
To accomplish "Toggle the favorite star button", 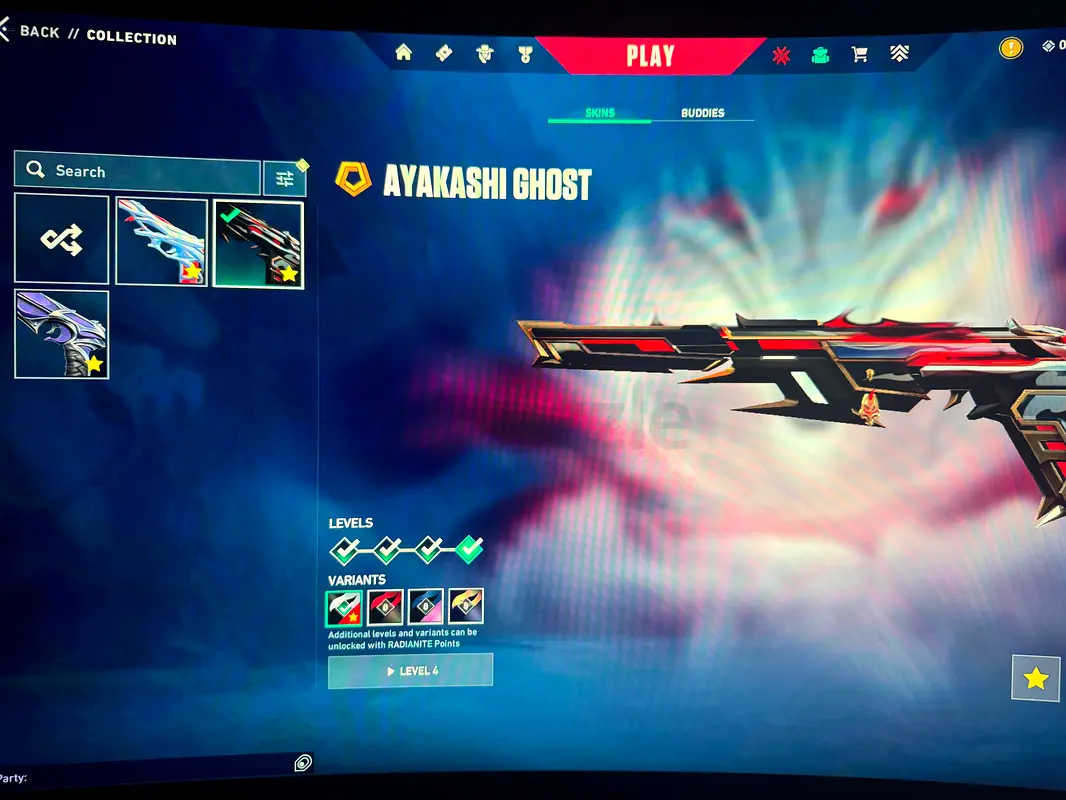I will 1036,679.
